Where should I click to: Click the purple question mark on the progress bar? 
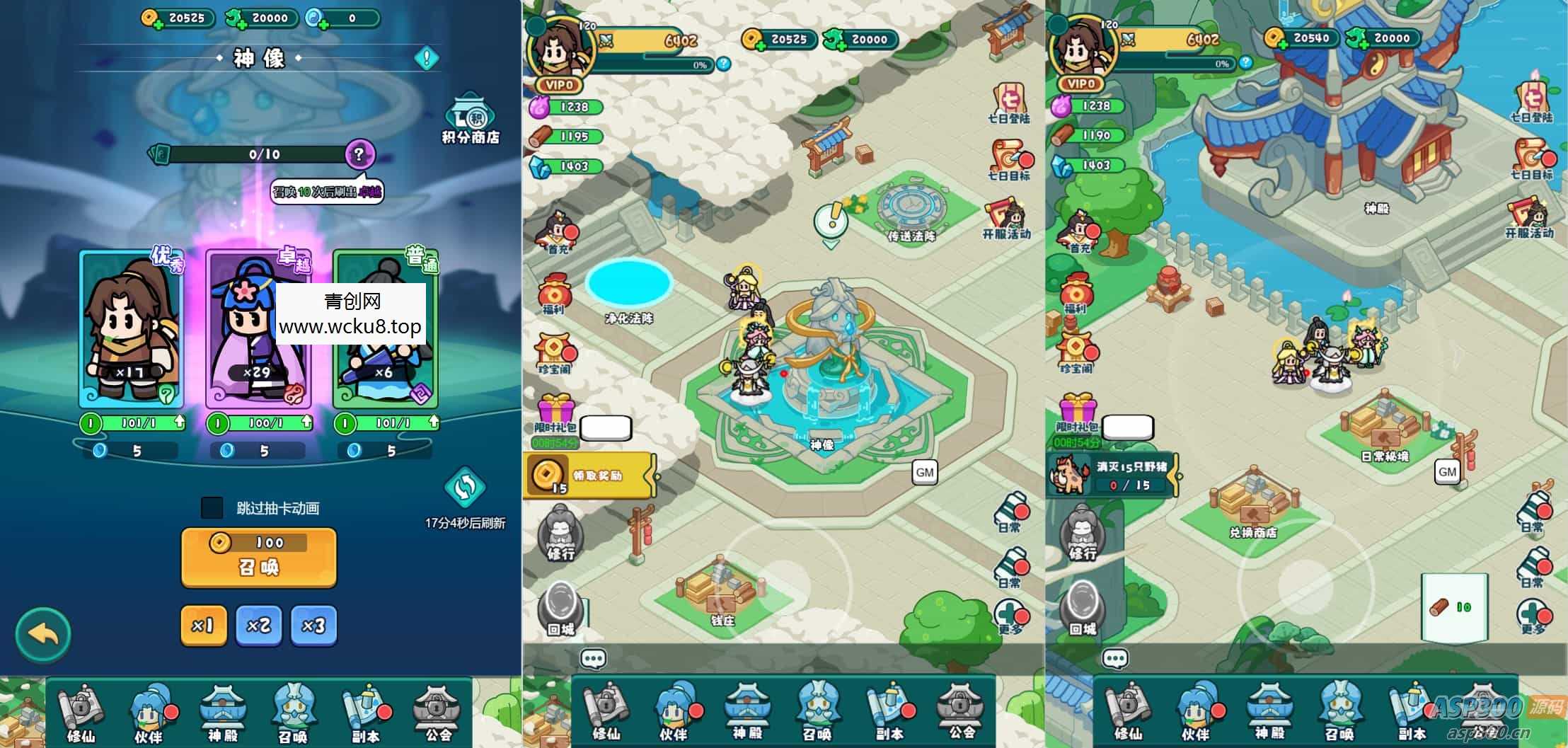(359, 154)
